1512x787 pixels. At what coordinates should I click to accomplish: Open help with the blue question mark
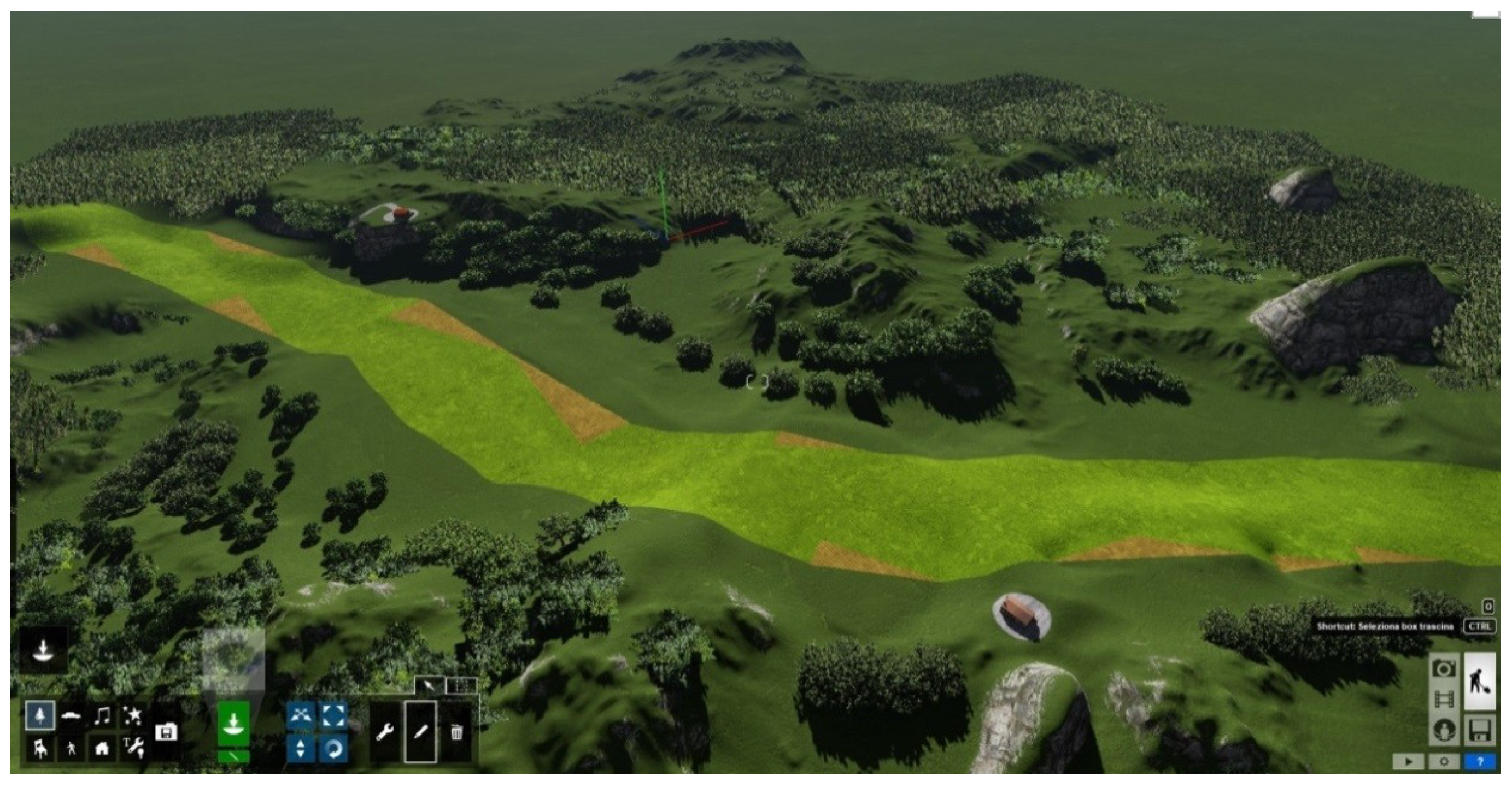click(1480, 762)
